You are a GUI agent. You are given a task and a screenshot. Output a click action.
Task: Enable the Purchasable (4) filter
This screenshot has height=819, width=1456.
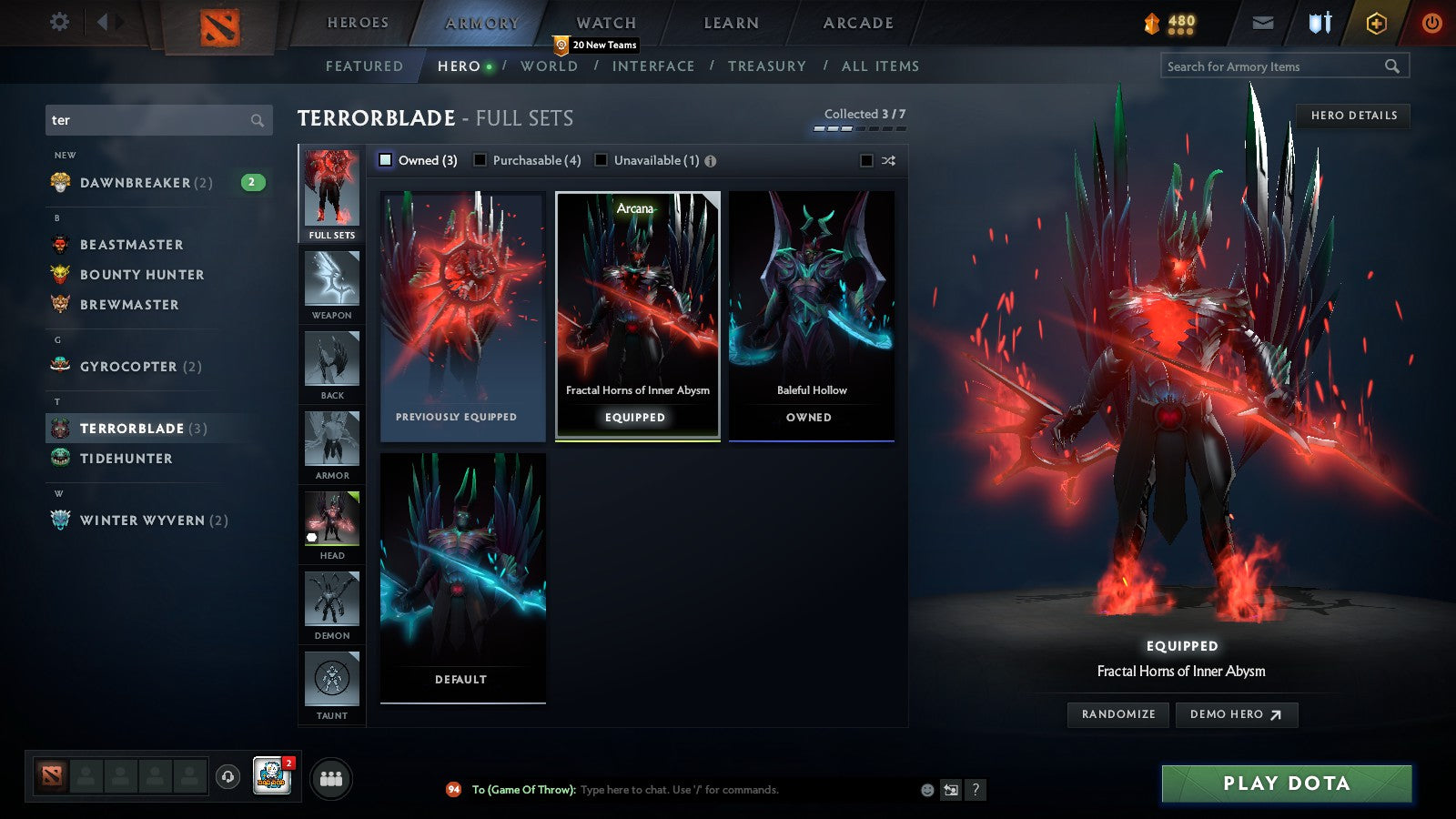tap(481, 160)
